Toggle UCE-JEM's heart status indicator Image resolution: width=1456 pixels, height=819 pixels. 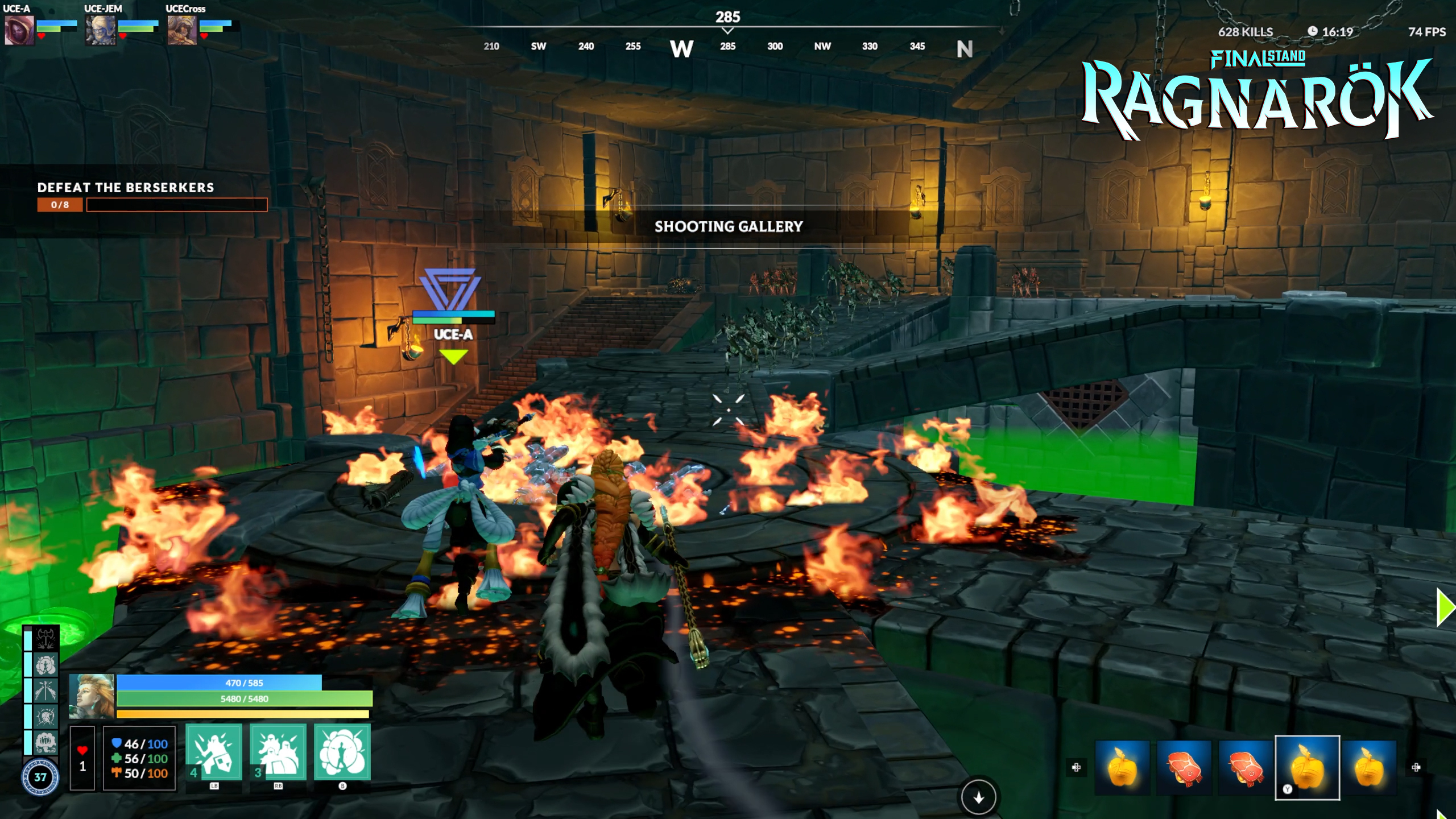(x=123, y=38)
